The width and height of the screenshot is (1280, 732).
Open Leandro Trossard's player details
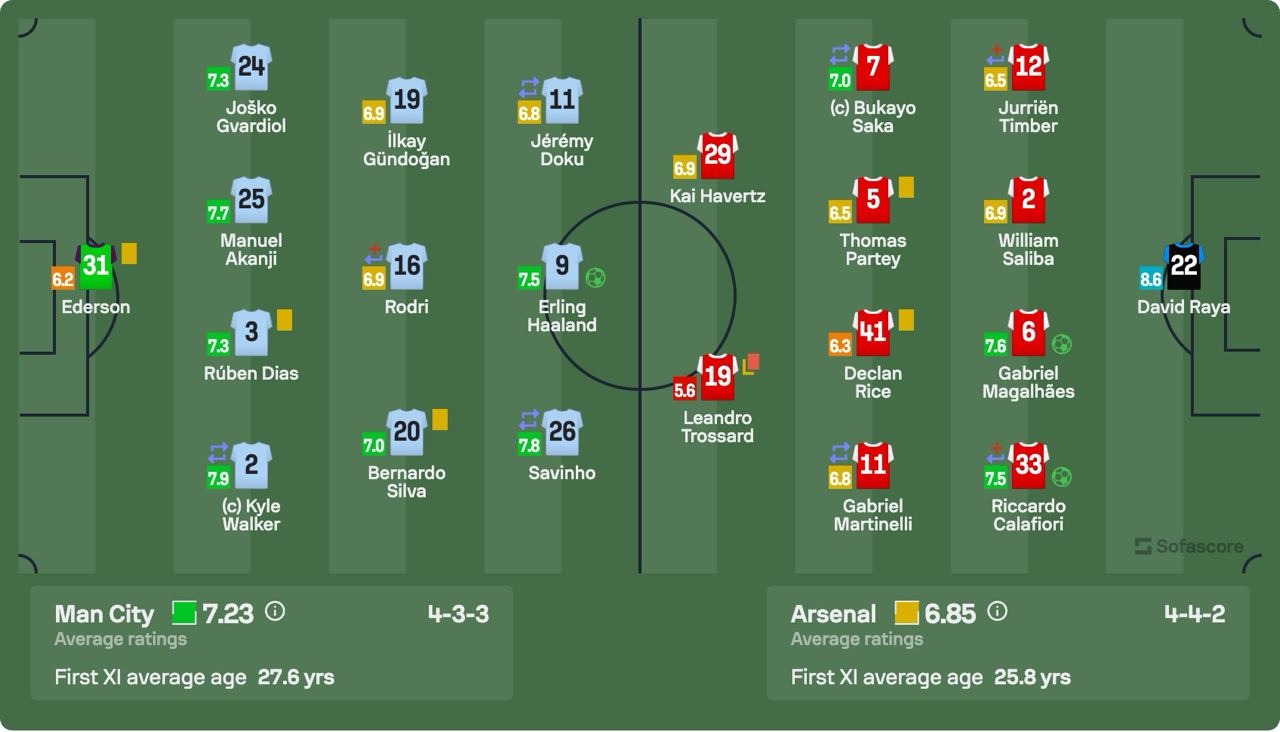click(x=717, y=376)
